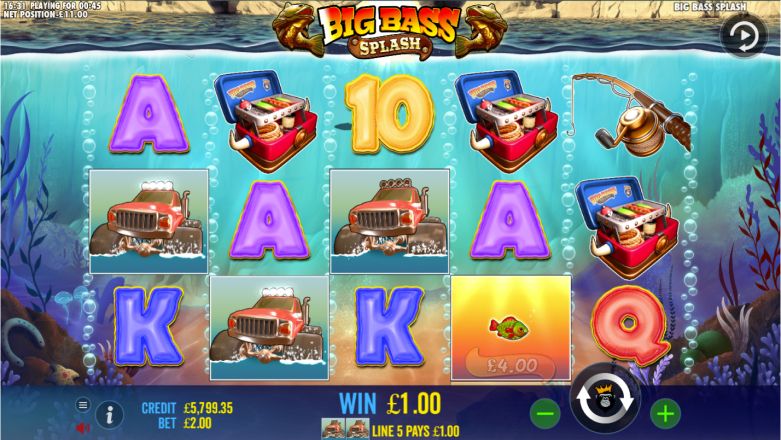
Task: Open the game info paytable
Action: (110, 413)
